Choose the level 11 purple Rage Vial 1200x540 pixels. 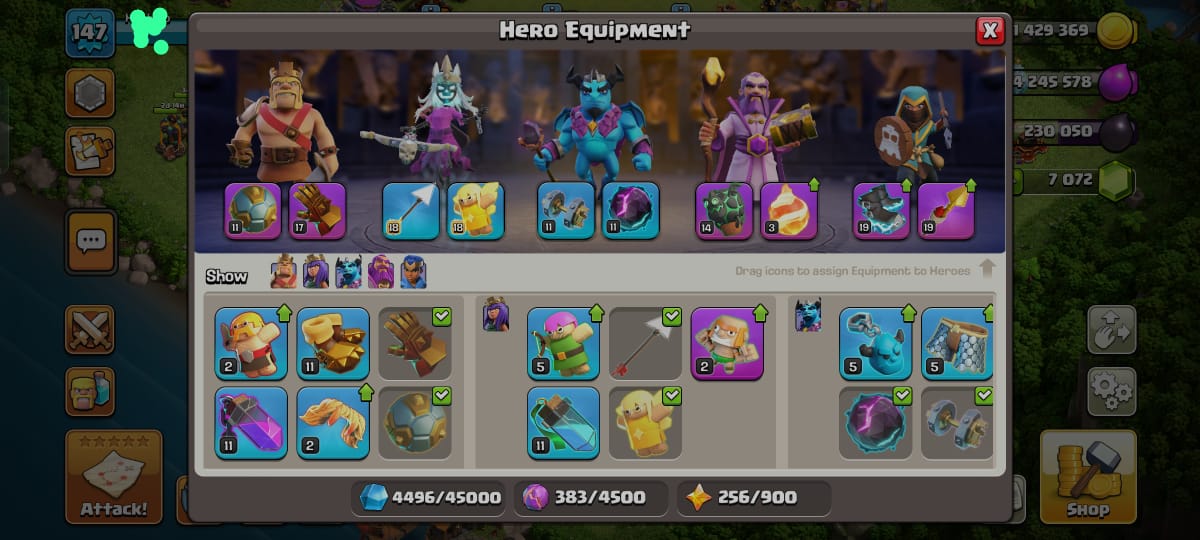tap(251, 422)
